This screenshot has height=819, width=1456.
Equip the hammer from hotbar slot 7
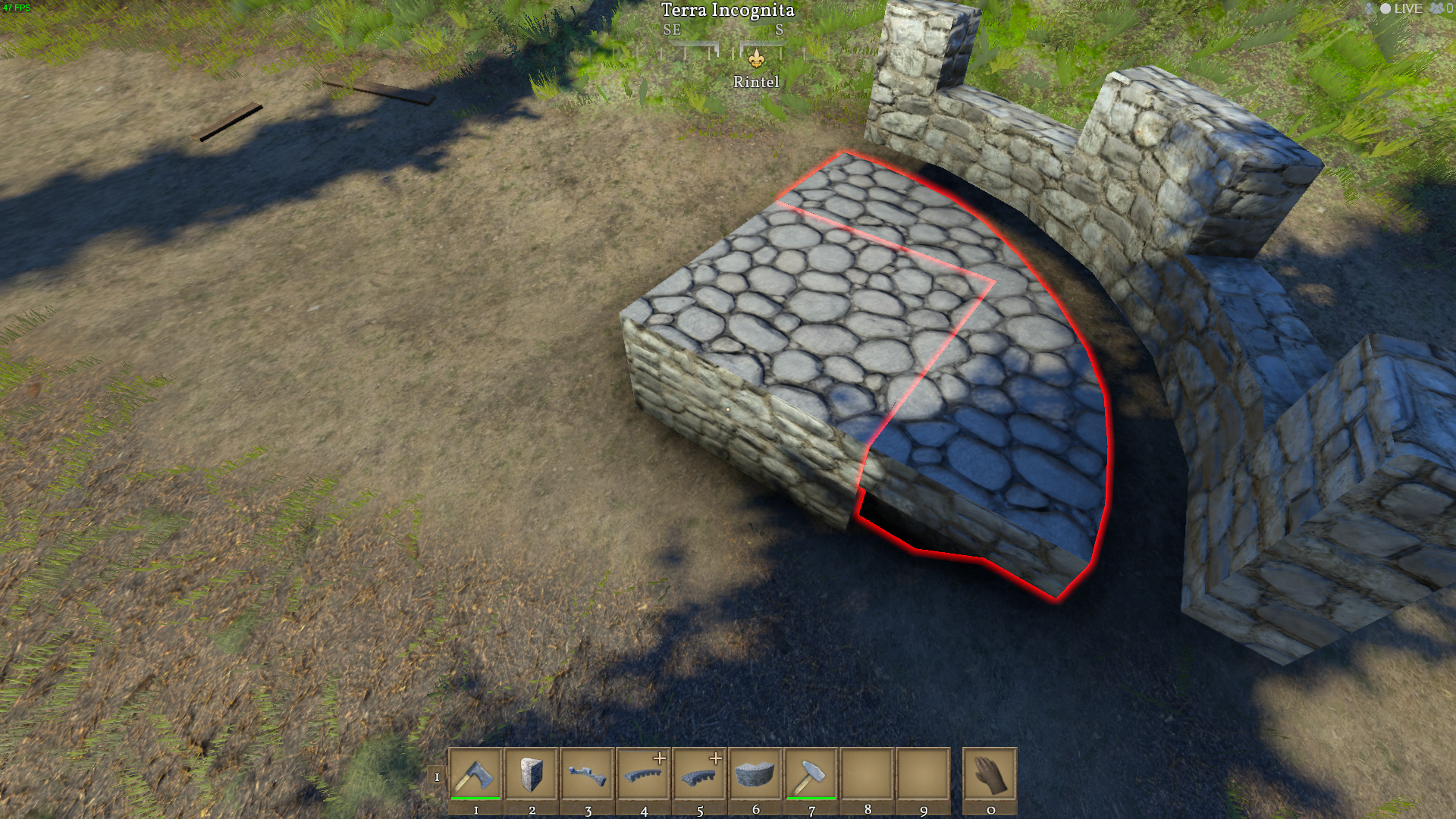point(811,774)
